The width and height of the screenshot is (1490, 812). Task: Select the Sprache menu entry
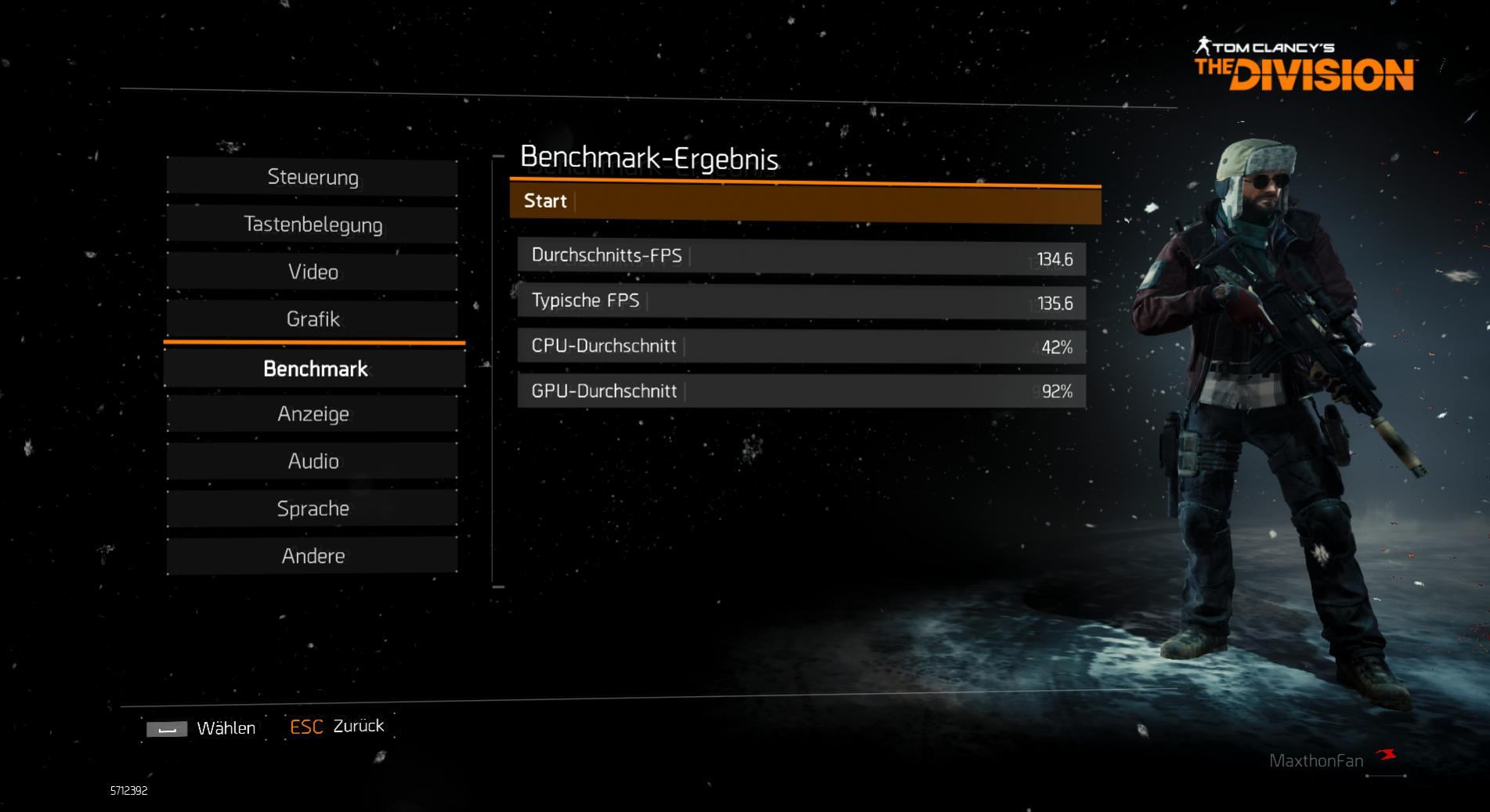pos(313,508)
